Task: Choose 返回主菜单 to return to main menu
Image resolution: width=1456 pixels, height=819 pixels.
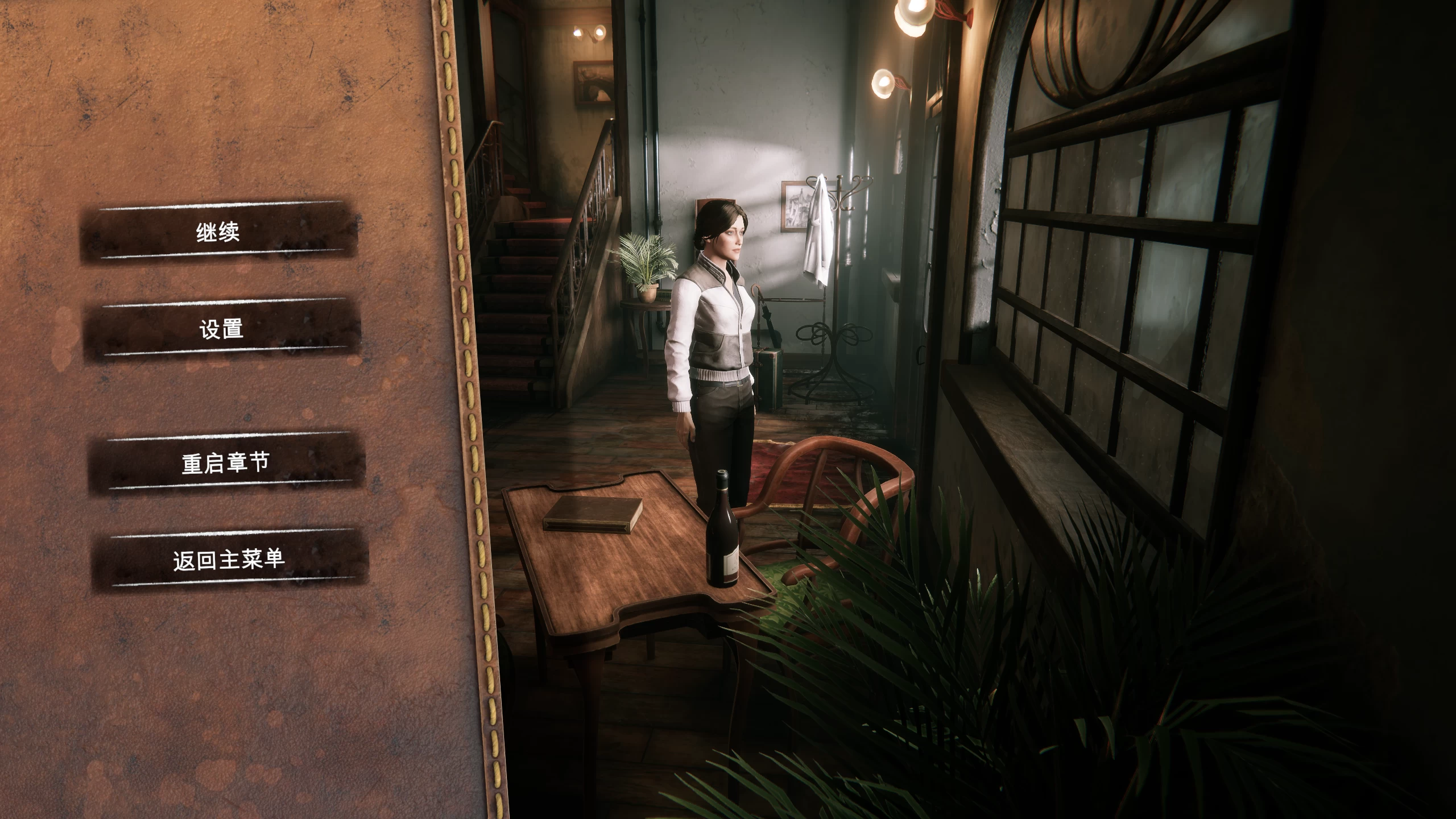Action: [229, 560]
